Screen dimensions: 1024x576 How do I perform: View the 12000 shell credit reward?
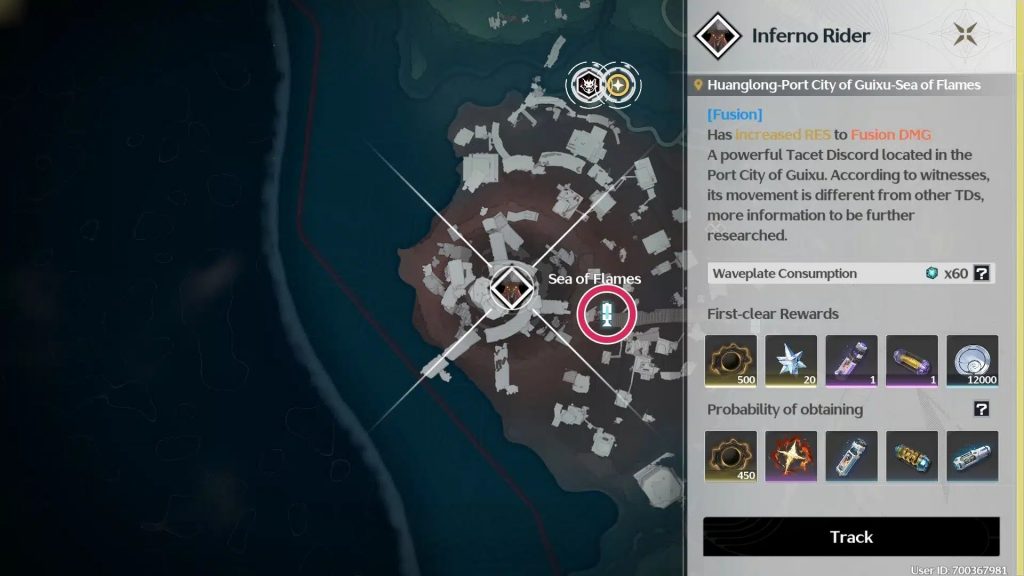[x=972, y=361]
